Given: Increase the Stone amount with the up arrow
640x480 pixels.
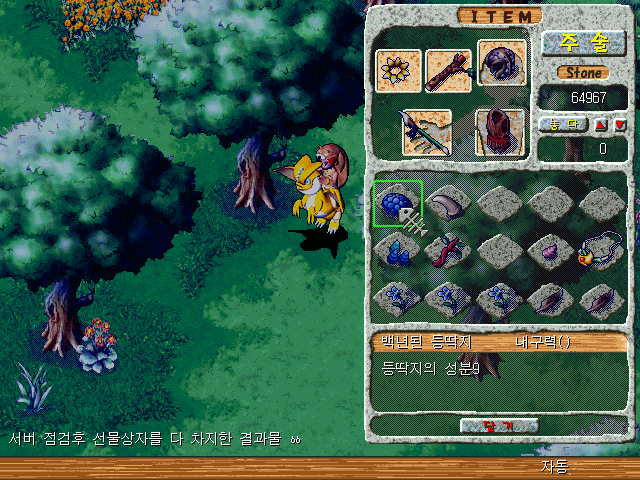Looking at the screenshot, I should click(601, 125).
